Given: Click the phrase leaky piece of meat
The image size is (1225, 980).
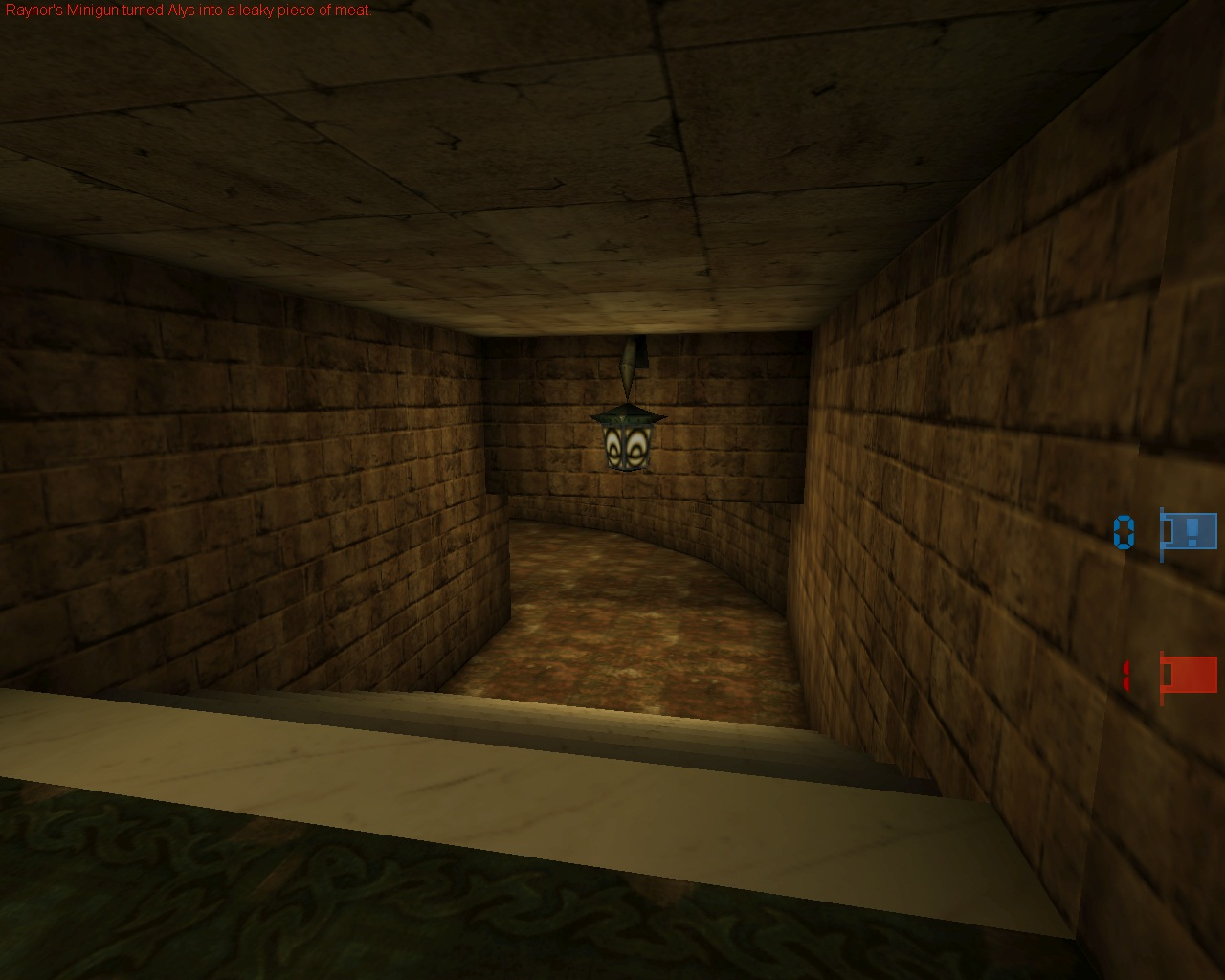Looking at the screenshot, I should (x=302, y=9).
